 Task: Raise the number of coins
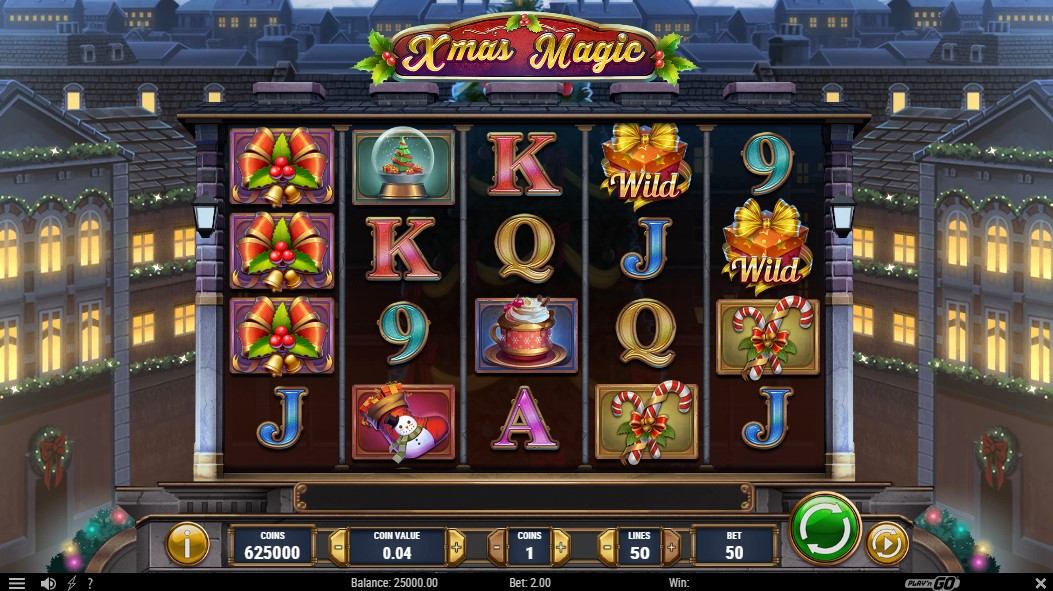(561, 547)
